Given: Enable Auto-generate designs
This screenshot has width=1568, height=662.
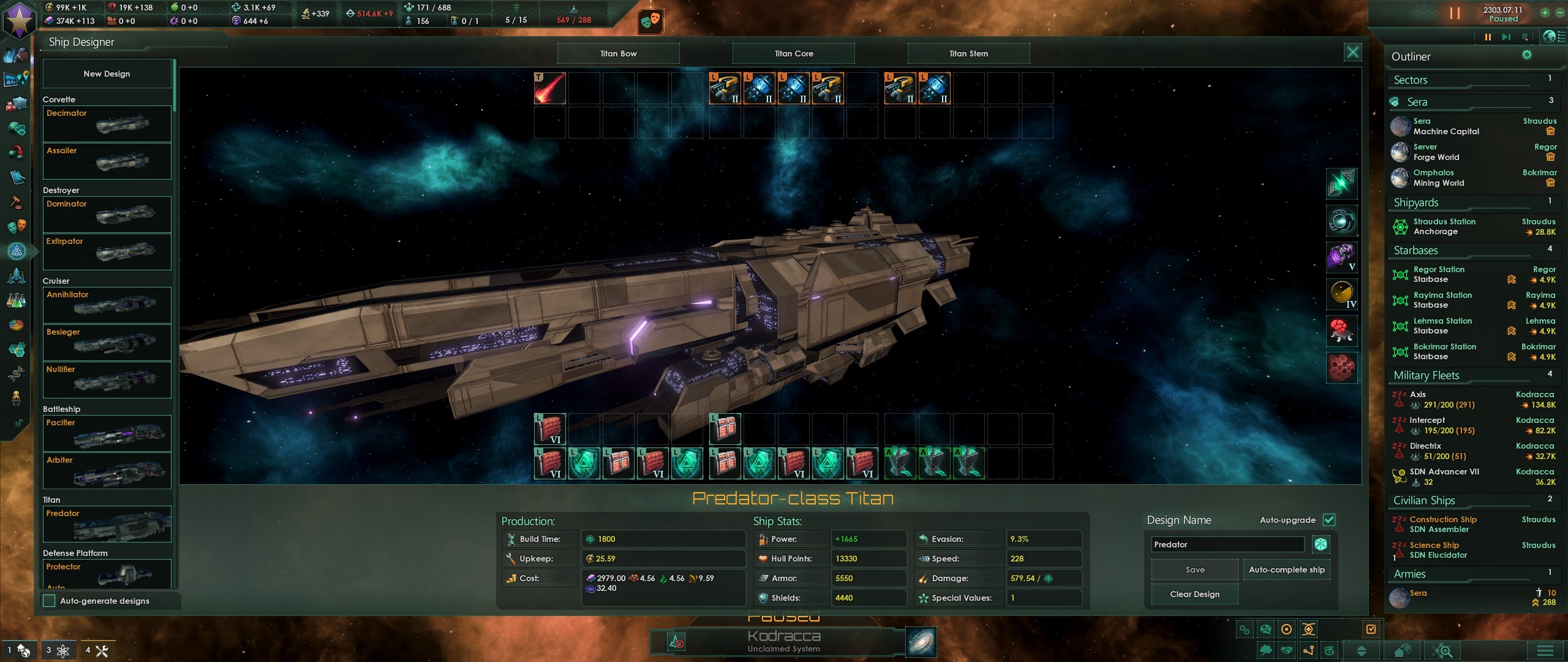Looking at the screenshot, I should (50, 601).
